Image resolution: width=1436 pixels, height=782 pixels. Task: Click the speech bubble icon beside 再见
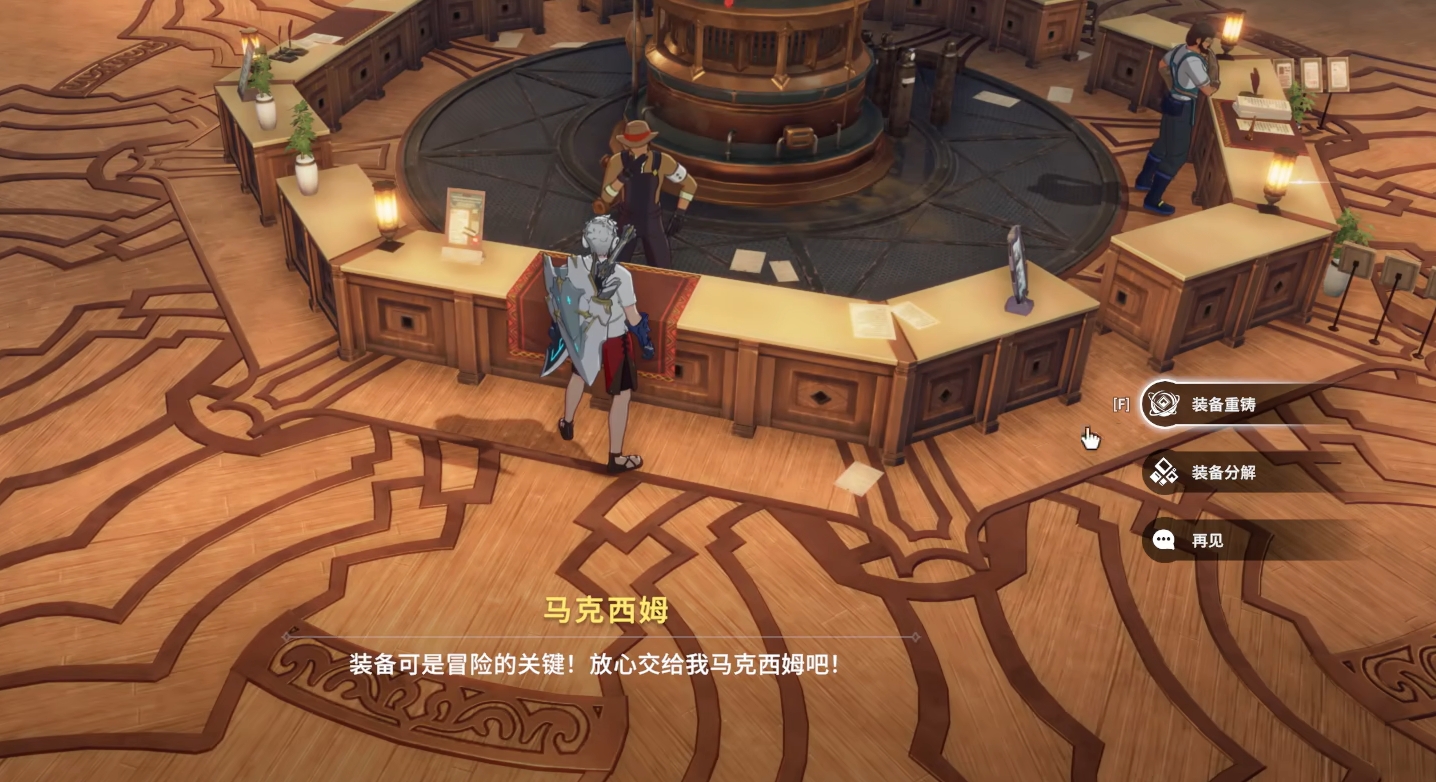[x=1163, y=541]
